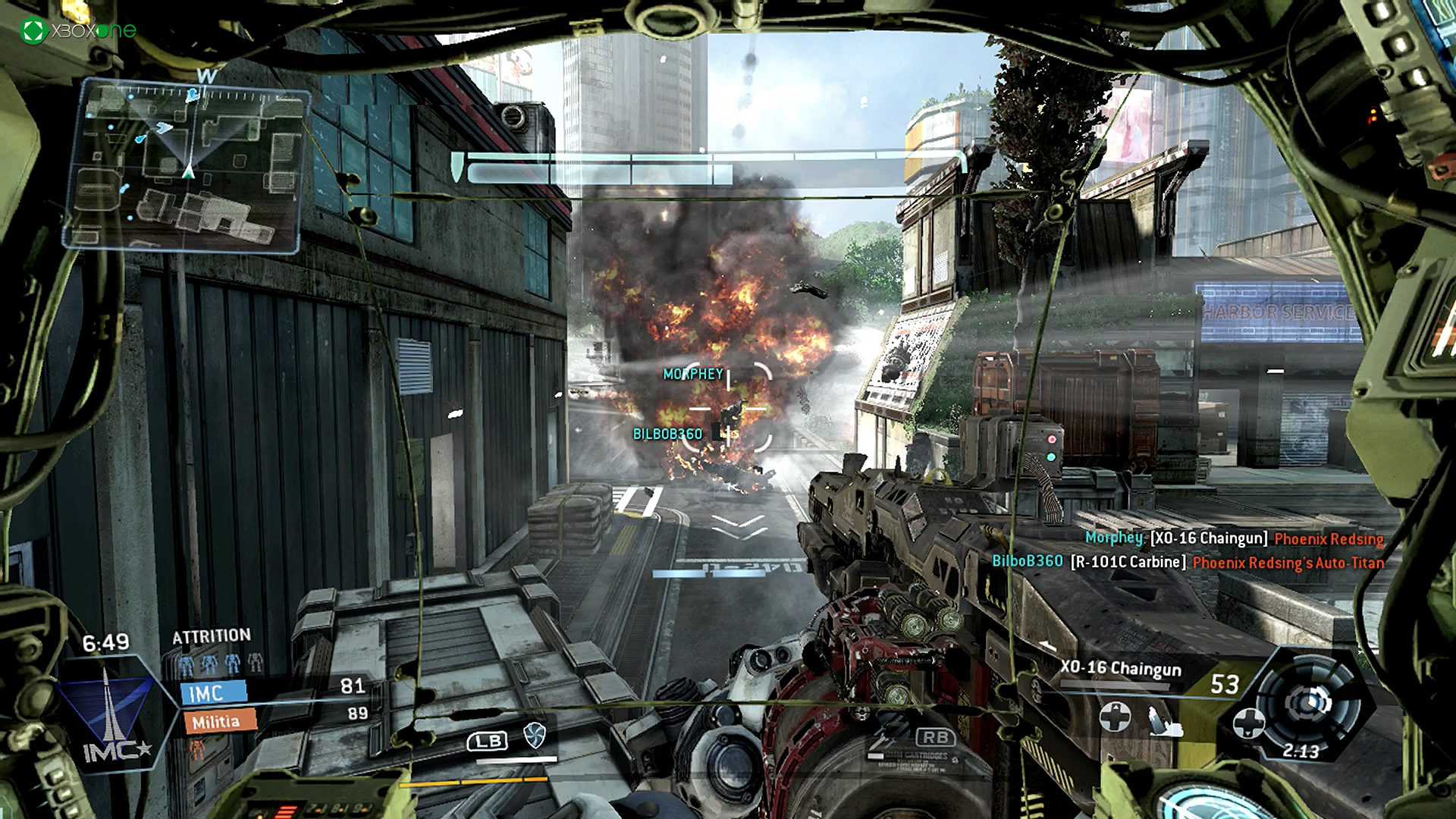Viewport: 1456px width, 819px height.
Task: Click the minimap radar panel
Action: click(x=187, y=167)
